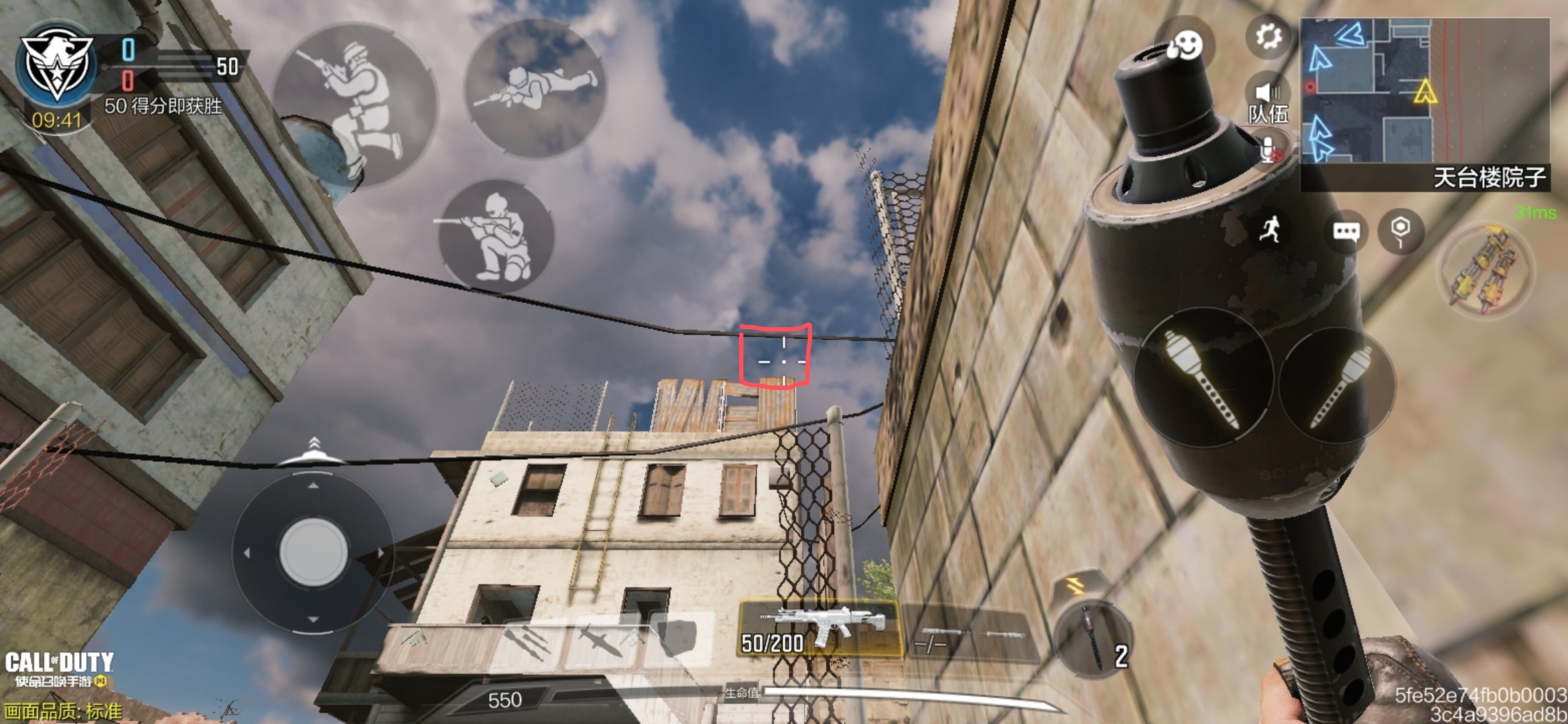
Task: Select the stick grenade slot with count 2
Action: point(1093,639)
